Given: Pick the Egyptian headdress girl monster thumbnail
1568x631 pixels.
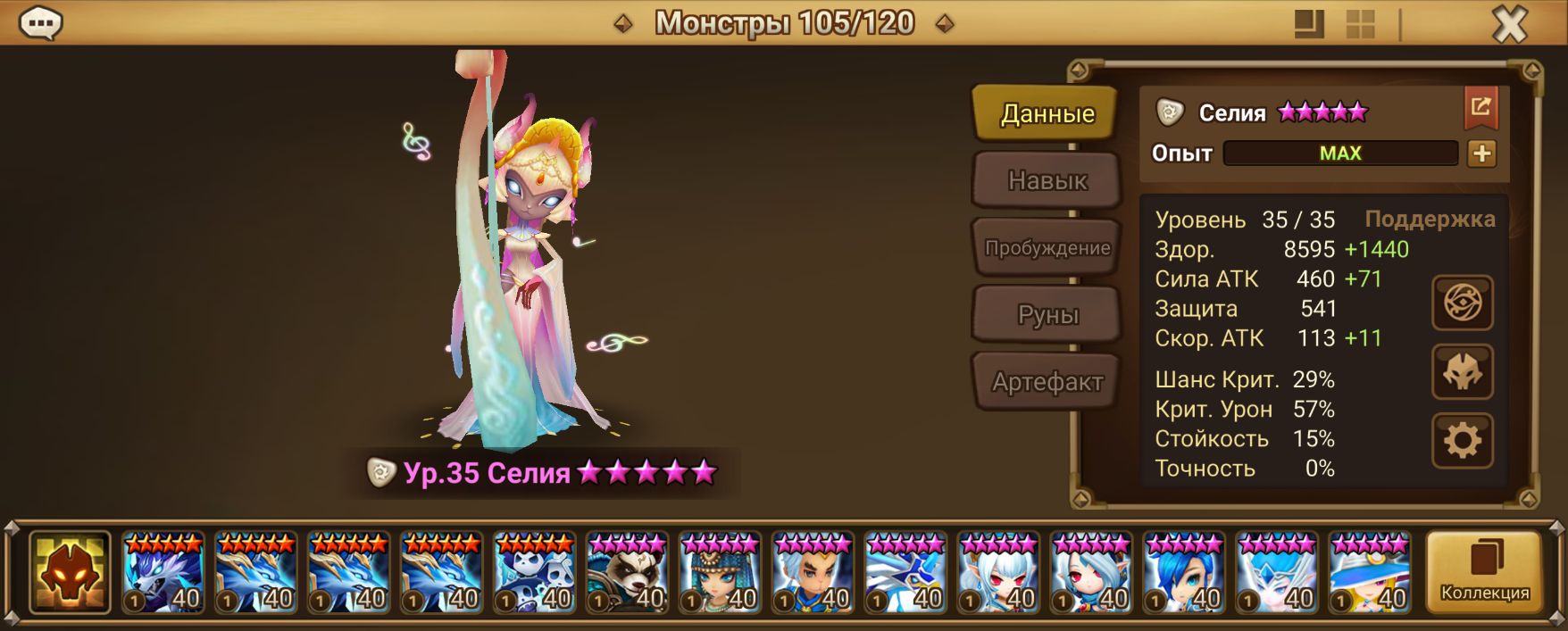Looking at the screenshot, I should [x=721, y=572].
